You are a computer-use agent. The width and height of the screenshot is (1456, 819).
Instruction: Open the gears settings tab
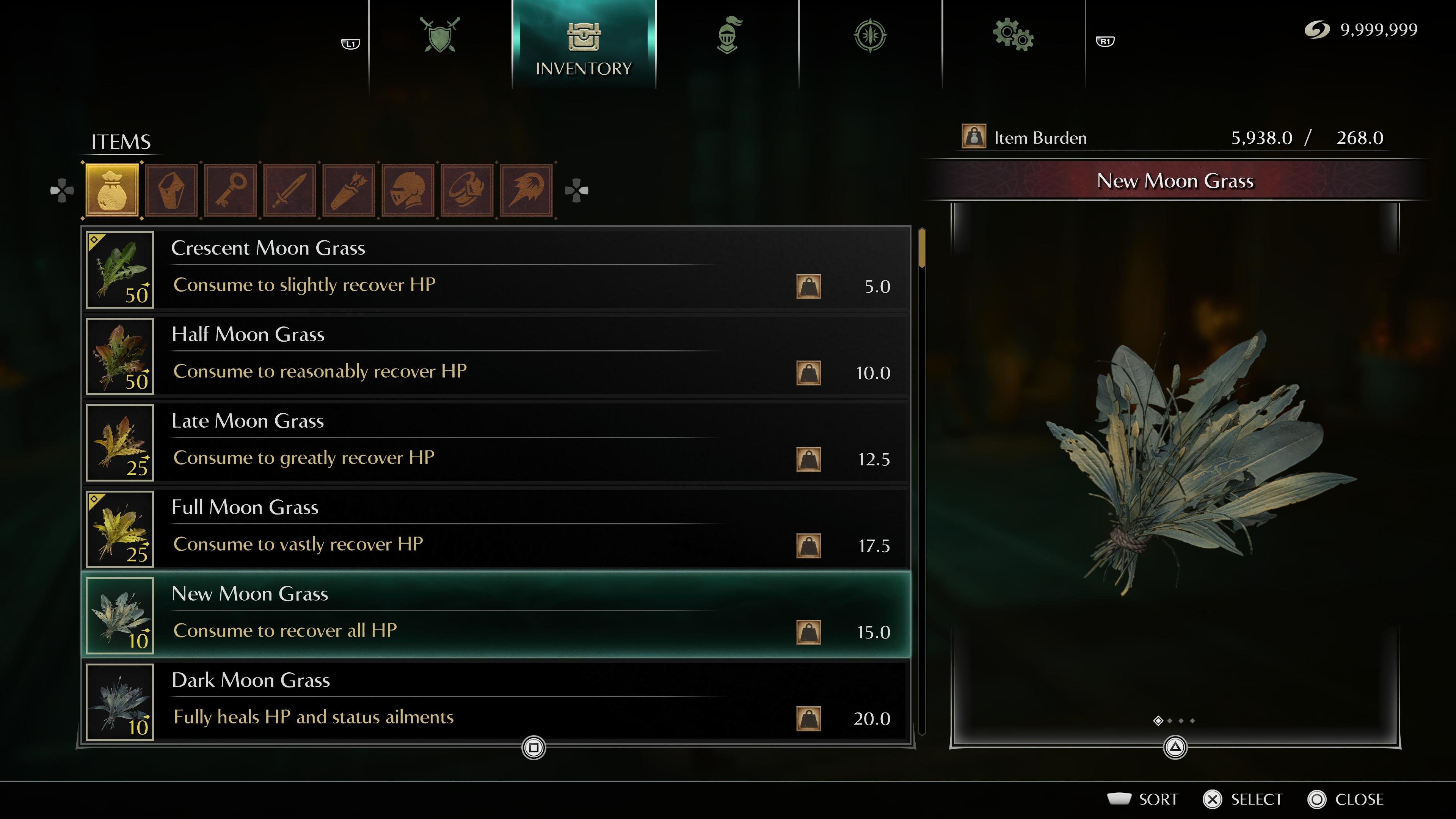pos(1013,35)
